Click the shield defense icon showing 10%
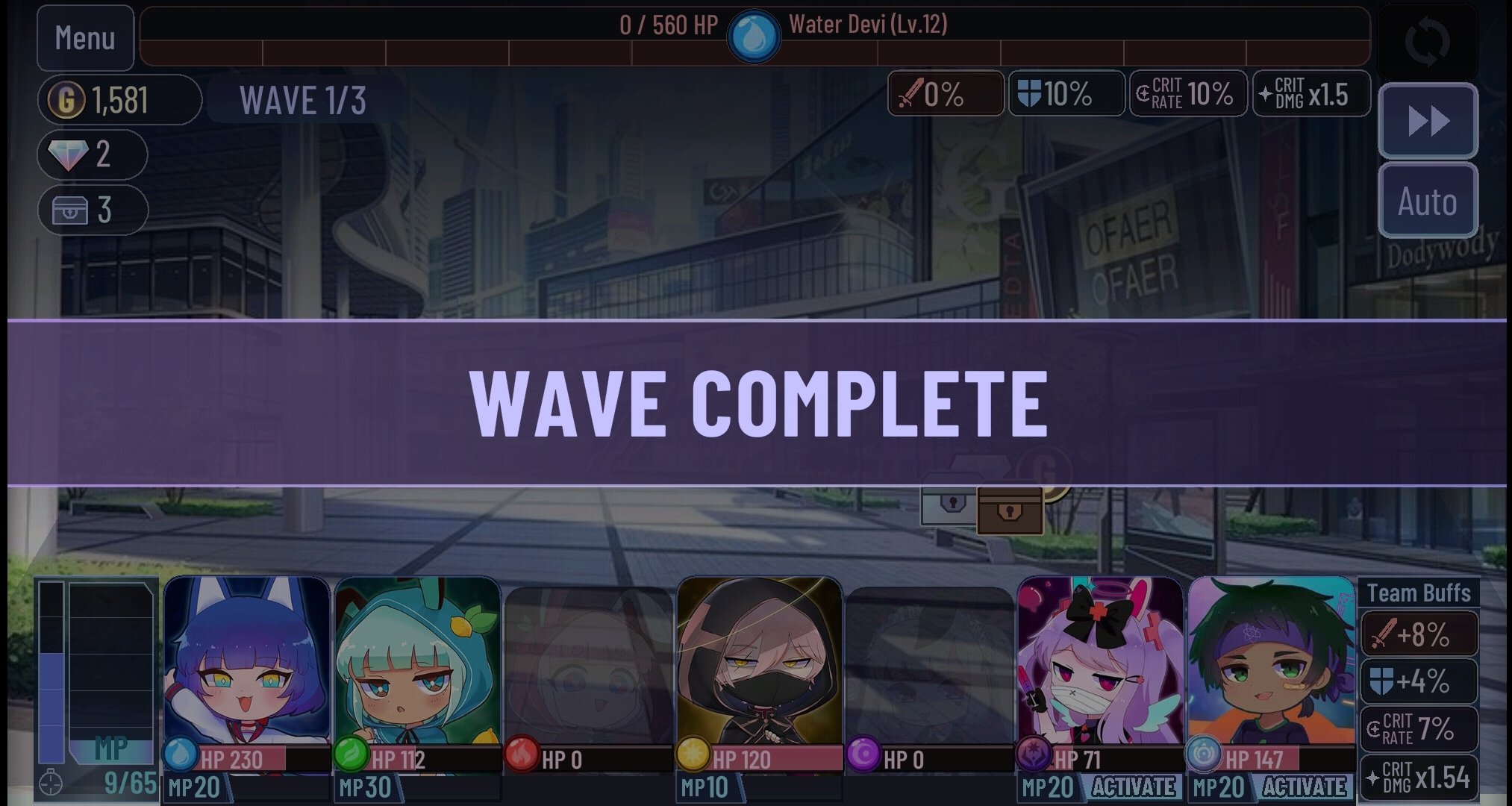The width and height of the screenshot is (1512, 806). (x=1066, y=94)
